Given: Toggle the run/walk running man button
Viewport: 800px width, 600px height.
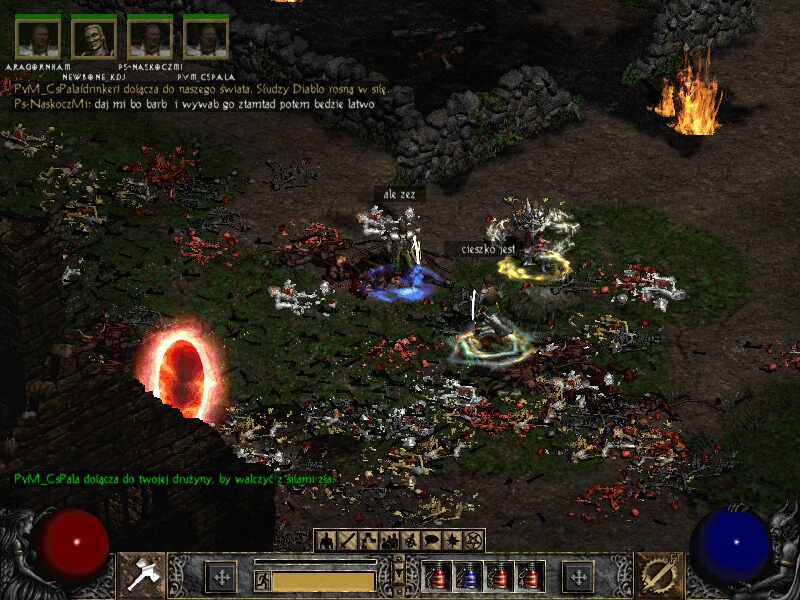Looking at the screenshot, I should click(263, 581).
